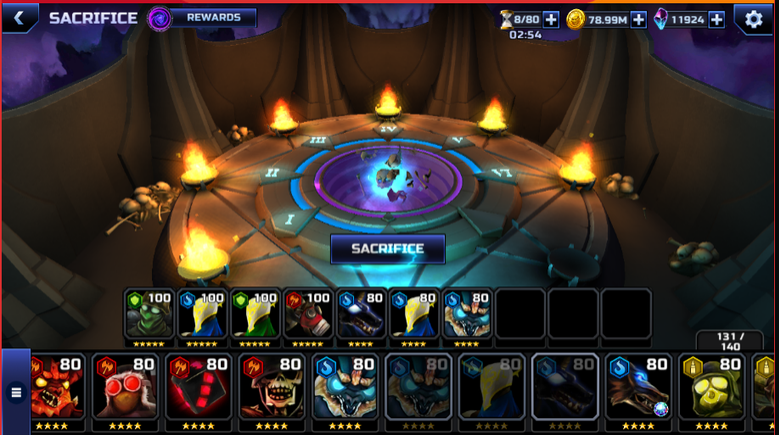Buy more gold coins with plus button
The image size is (779, 435).
638,19
